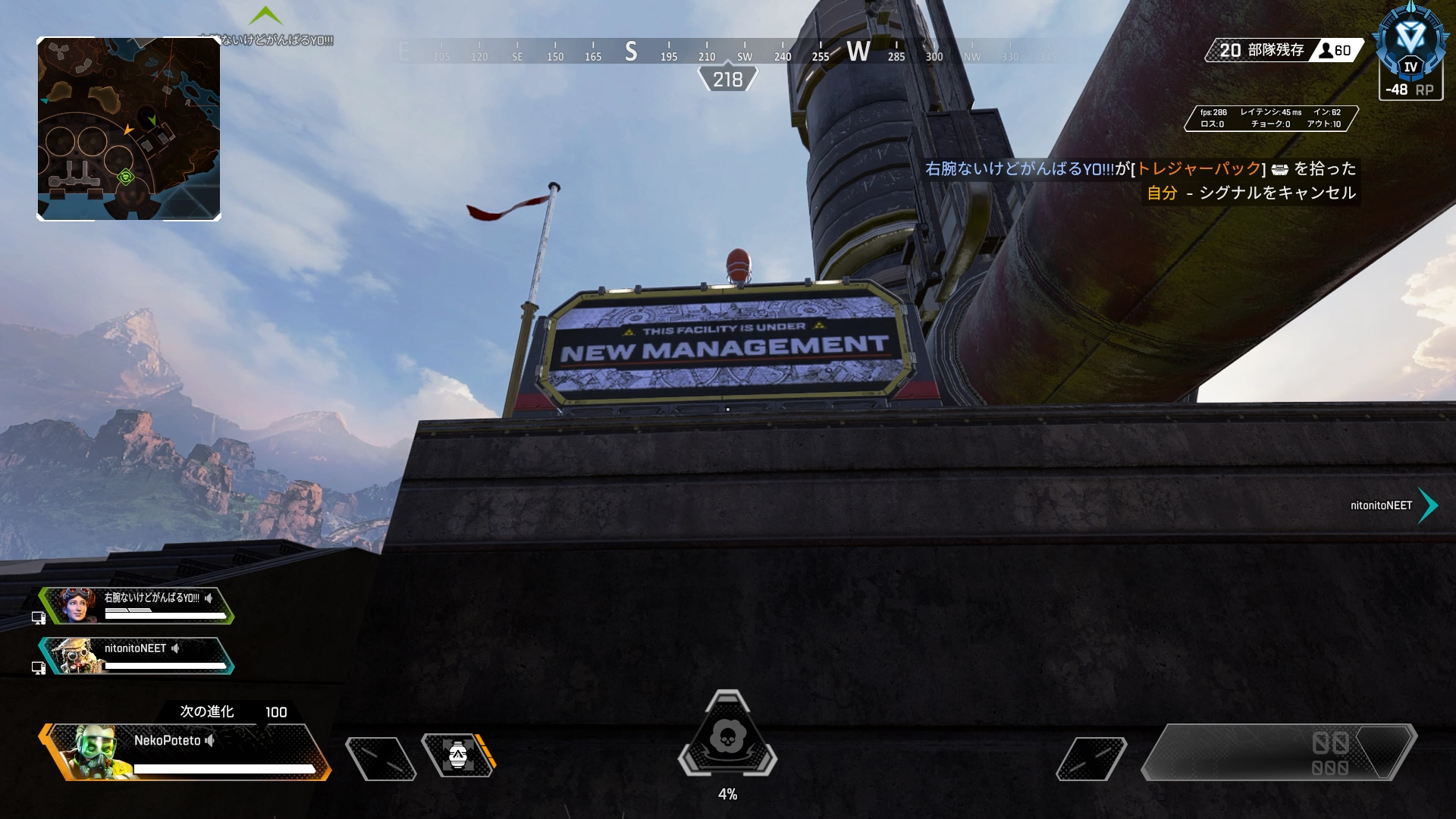Click the compass bar's 218 heading marker

tap(727, 80)
